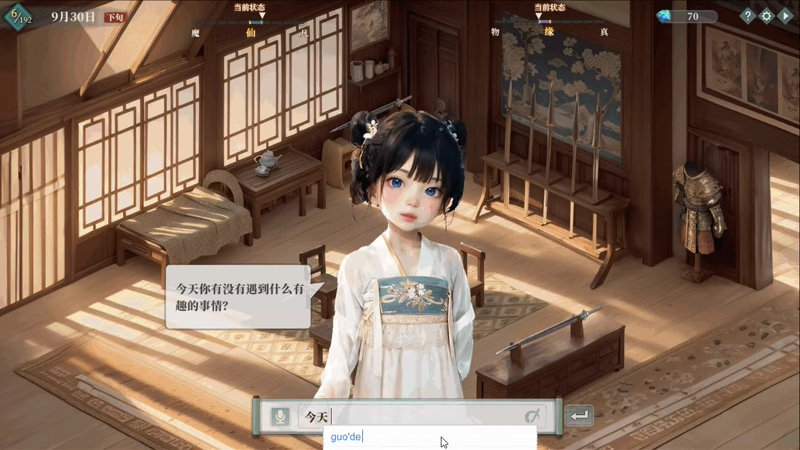Image resolution: width=800 pixels, height=450 pixels.
Task: Open the question mark help button
Action: pos(747,16)
